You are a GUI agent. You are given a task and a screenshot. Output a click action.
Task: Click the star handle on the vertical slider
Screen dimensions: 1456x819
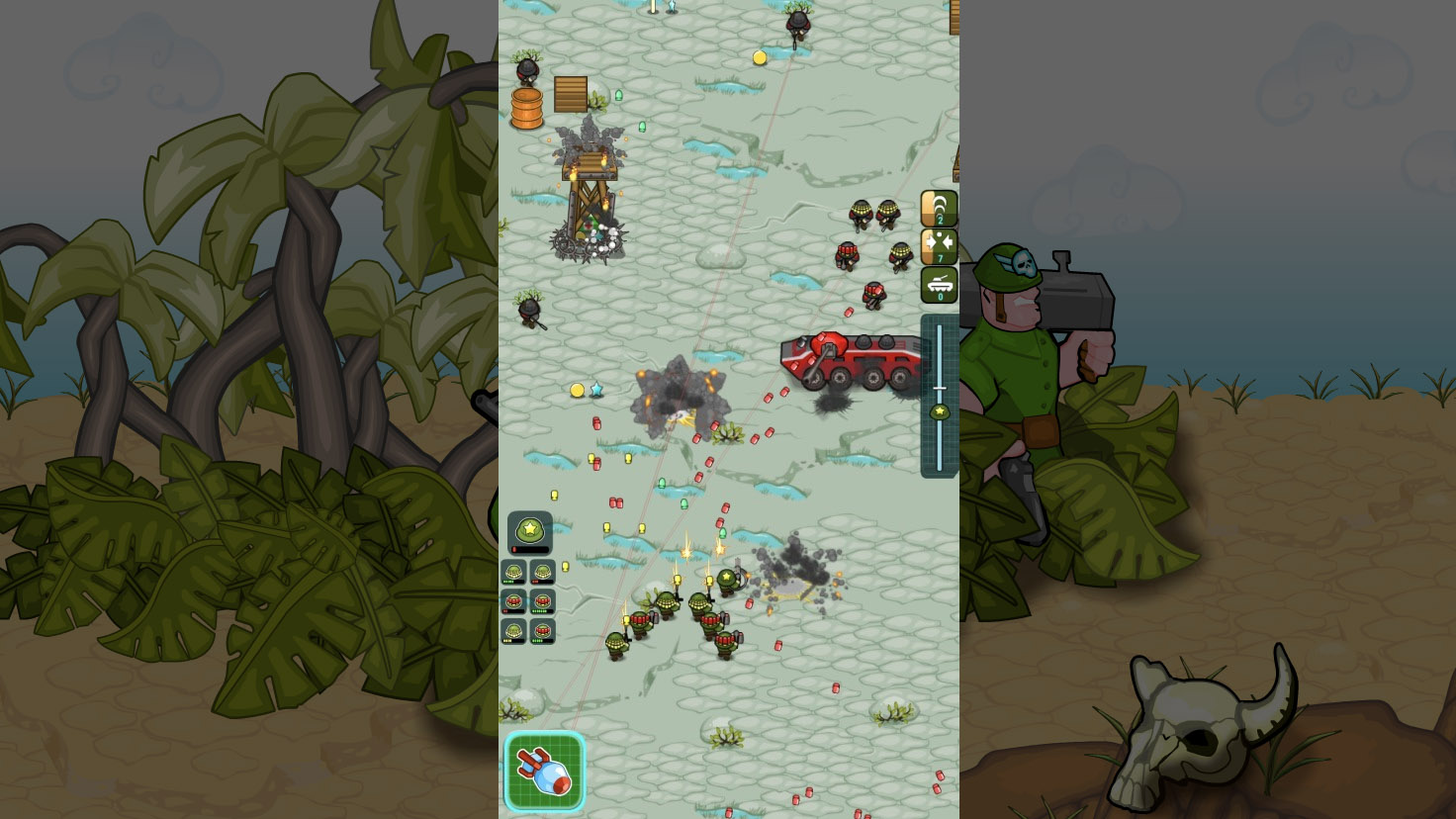(x=938, y=409)
